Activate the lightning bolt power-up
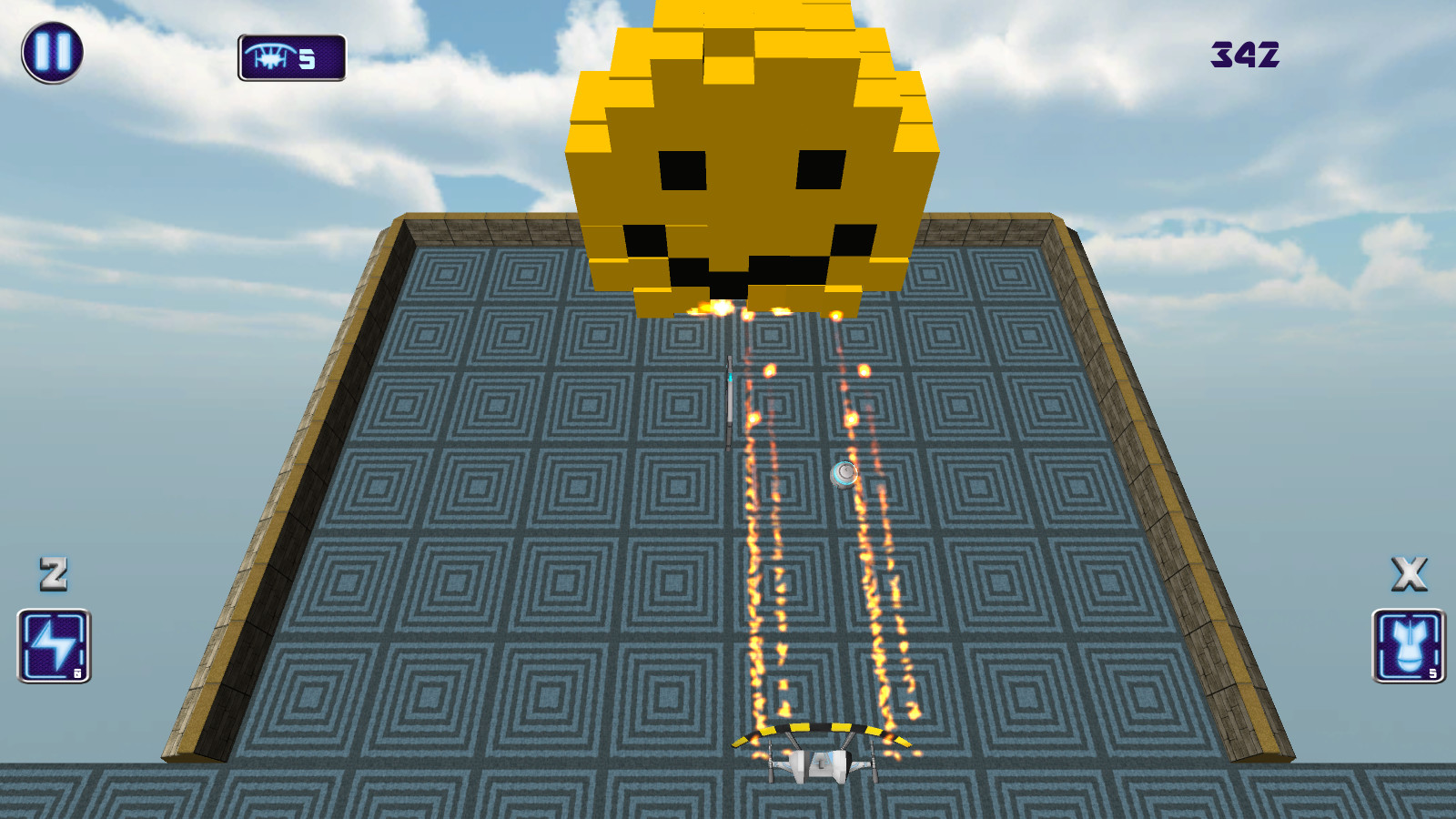1456x819 pixels. pyautogui.click(x=52, y=648)
